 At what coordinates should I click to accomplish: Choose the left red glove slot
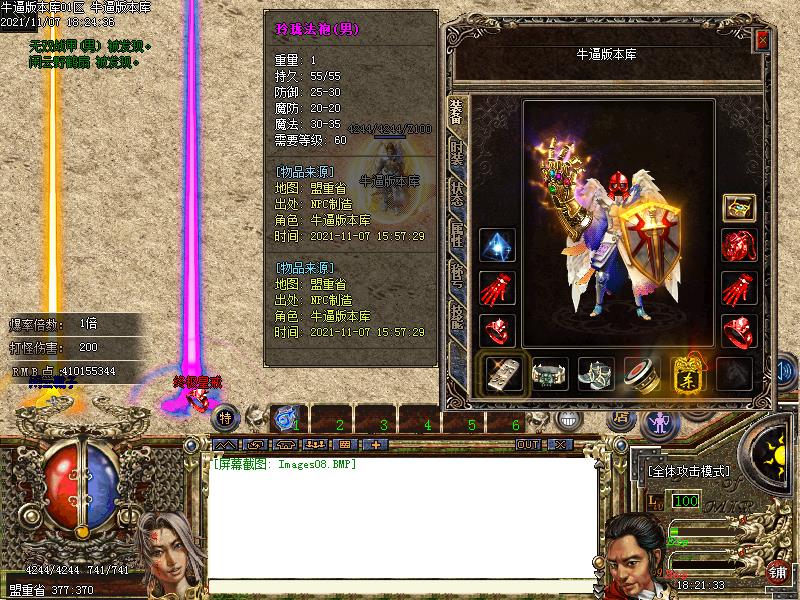497,289
